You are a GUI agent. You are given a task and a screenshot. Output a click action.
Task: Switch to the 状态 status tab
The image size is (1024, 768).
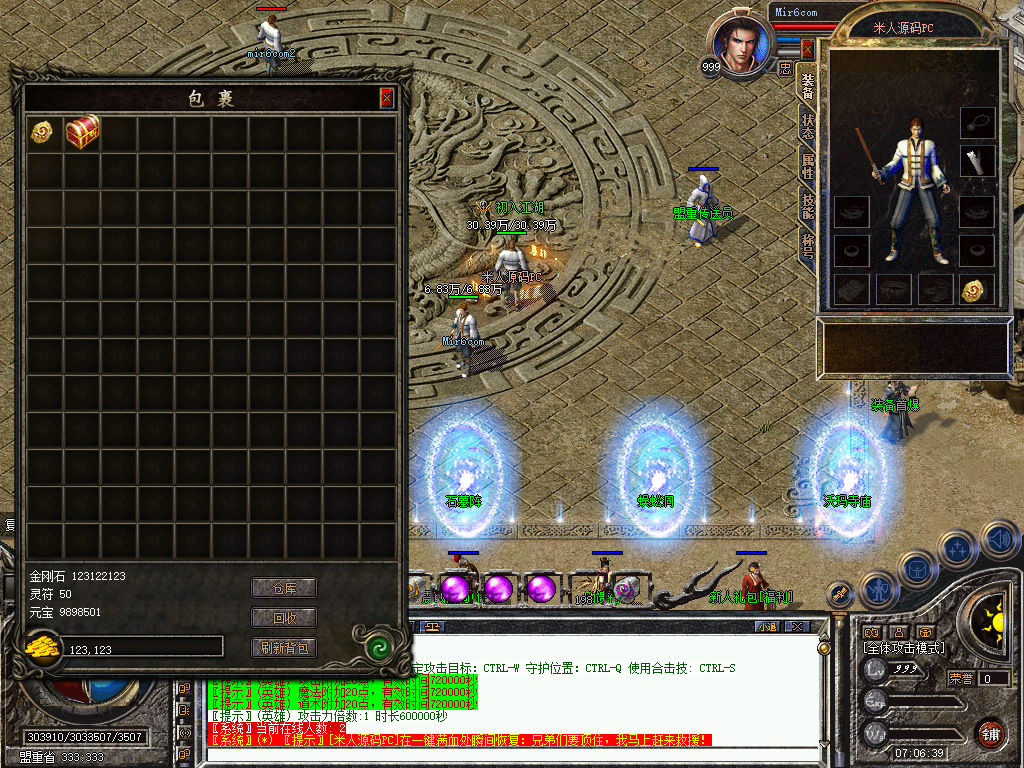pyautogui.click(x=808, y=126)
